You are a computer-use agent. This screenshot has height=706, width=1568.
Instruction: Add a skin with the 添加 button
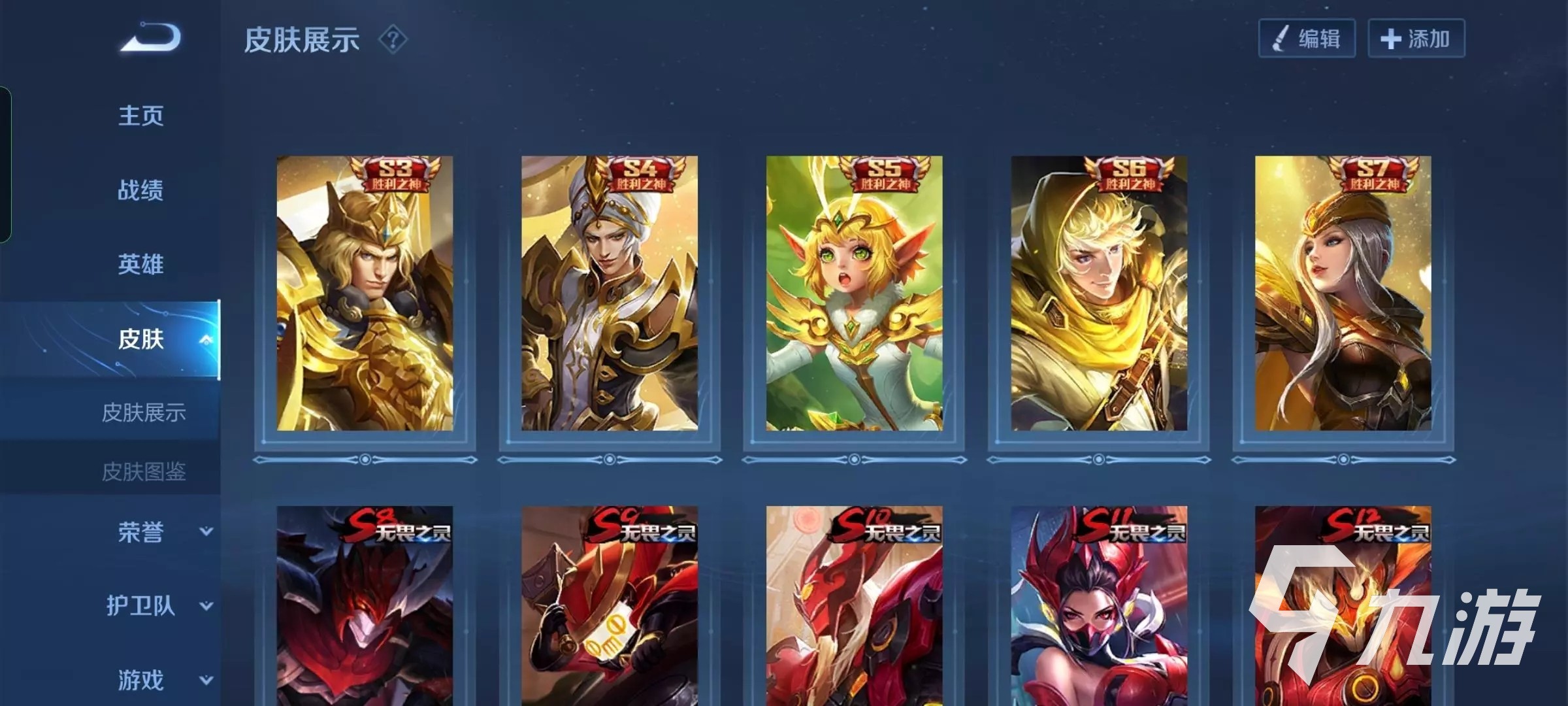(x=1416, y=39)
